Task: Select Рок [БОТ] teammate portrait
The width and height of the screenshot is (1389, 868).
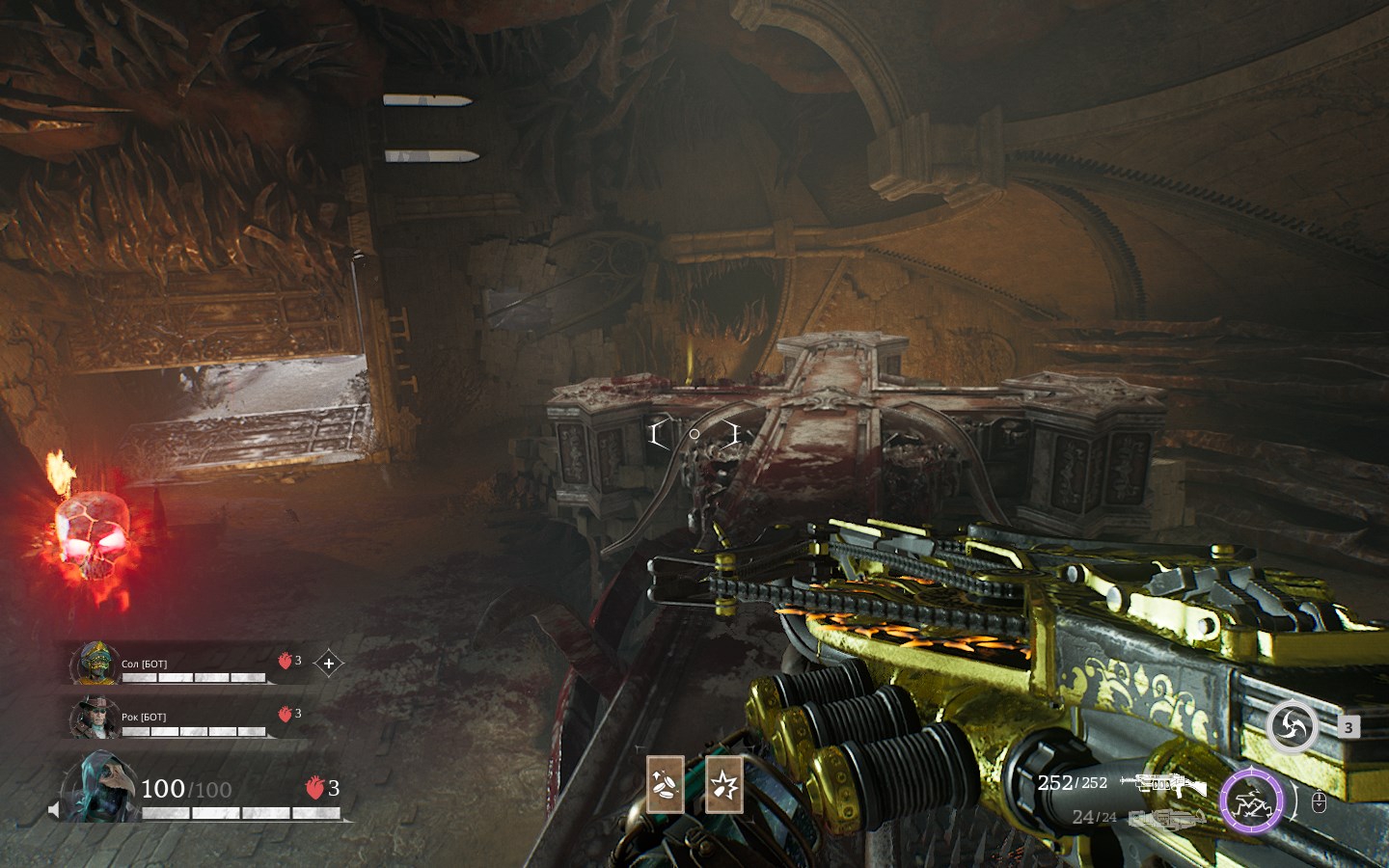Action: pyautogui.click(x=95, y=717)
